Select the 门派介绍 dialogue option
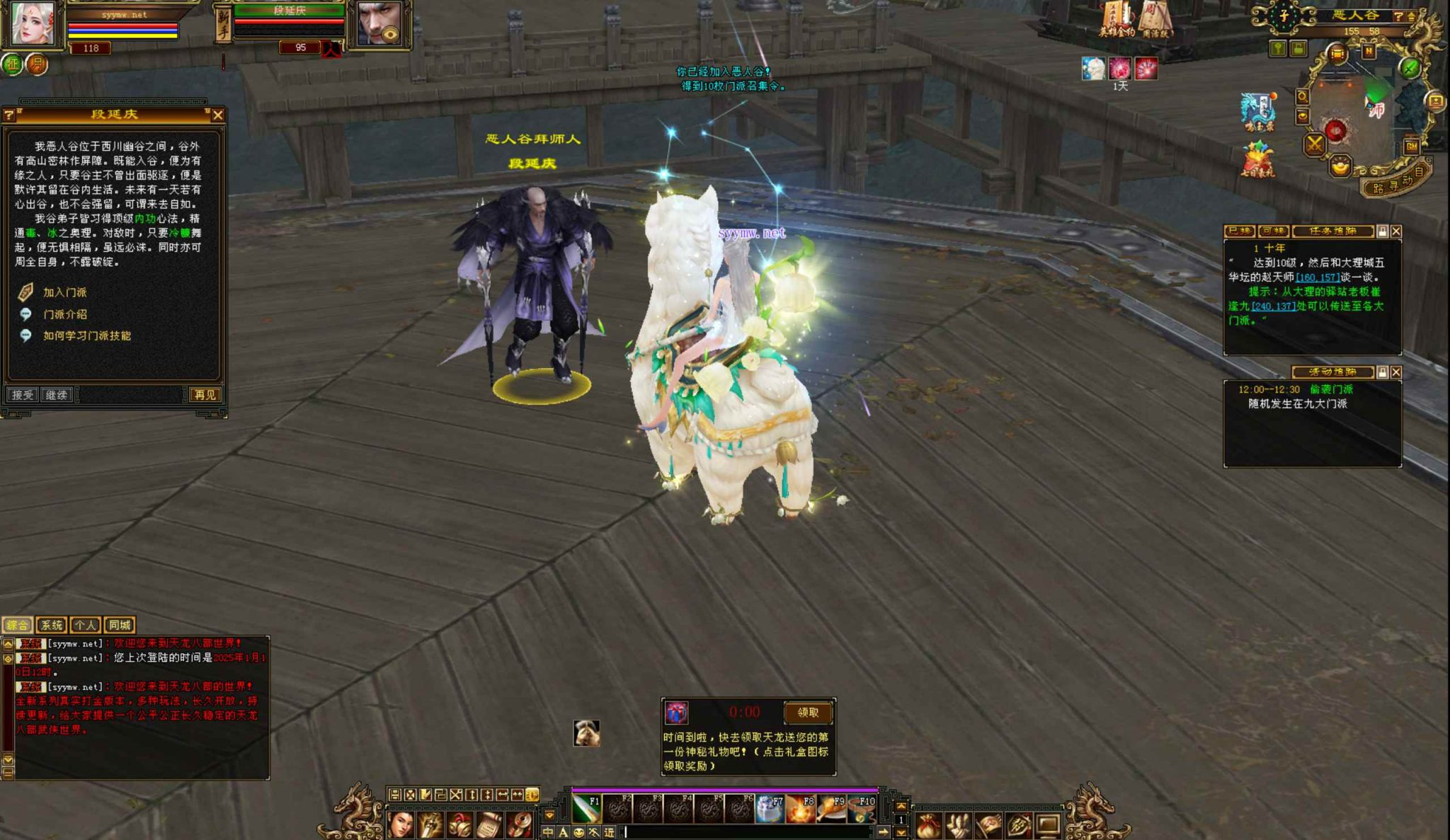The image size is (1450, 840). (64, 314)
